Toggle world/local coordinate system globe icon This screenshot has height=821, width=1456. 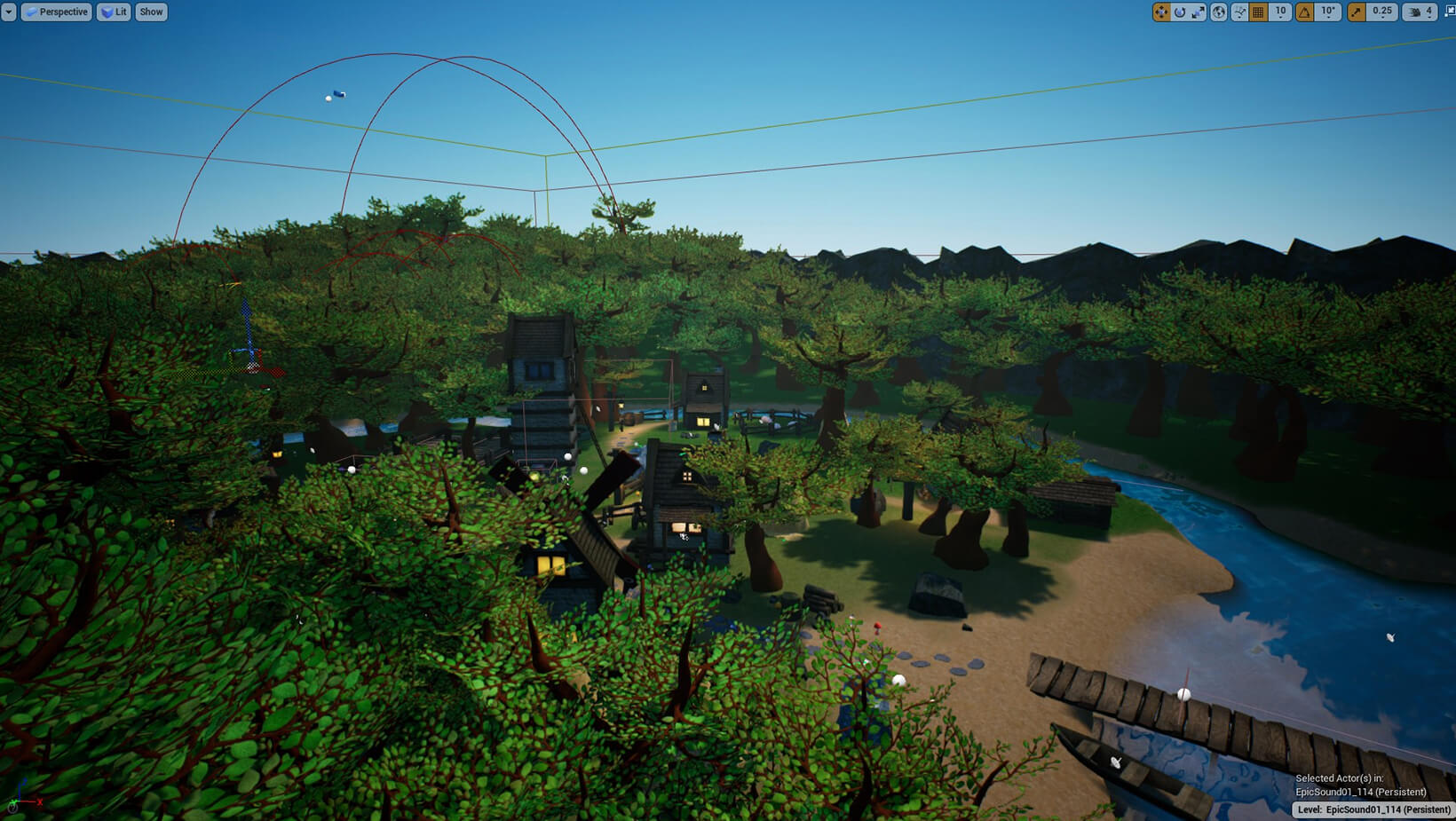1218,12
